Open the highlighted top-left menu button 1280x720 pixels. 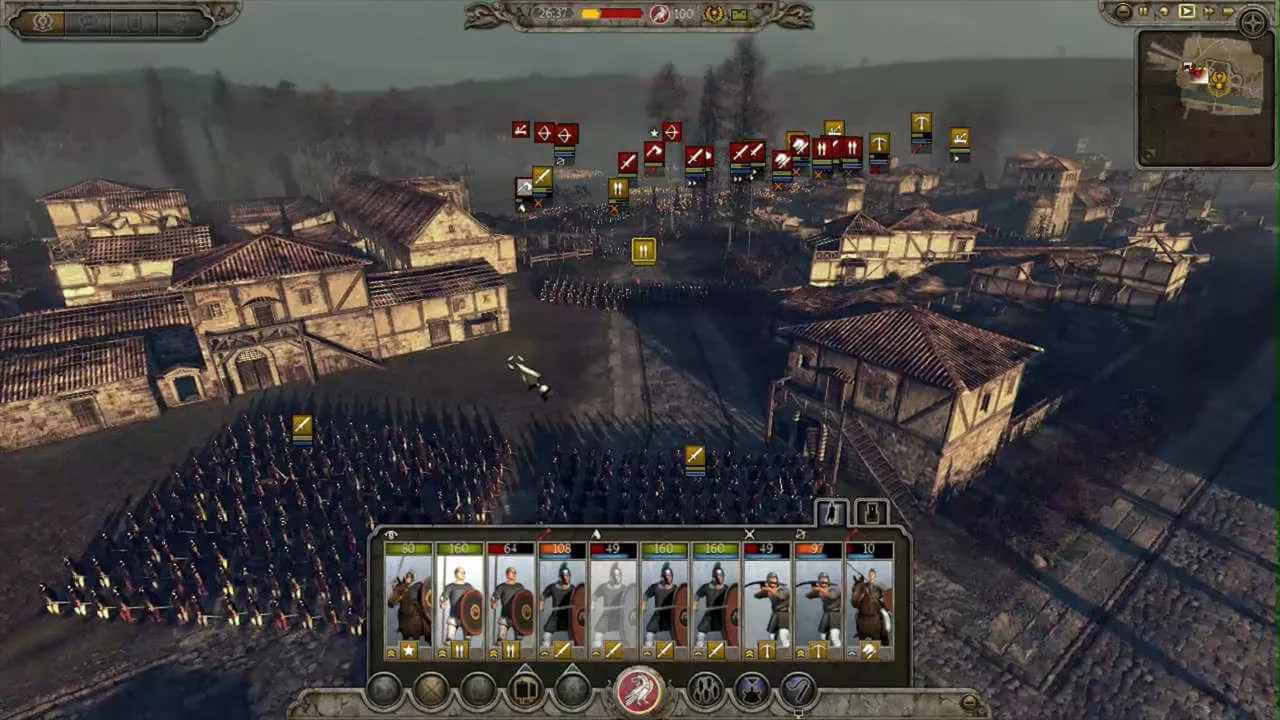pos(43,22)
